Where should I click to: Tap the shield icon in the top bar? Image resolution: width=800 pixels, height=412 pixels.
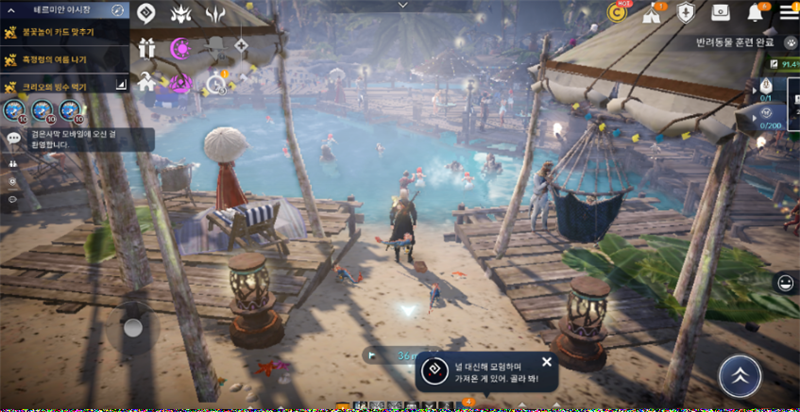[x=686, y=13]
